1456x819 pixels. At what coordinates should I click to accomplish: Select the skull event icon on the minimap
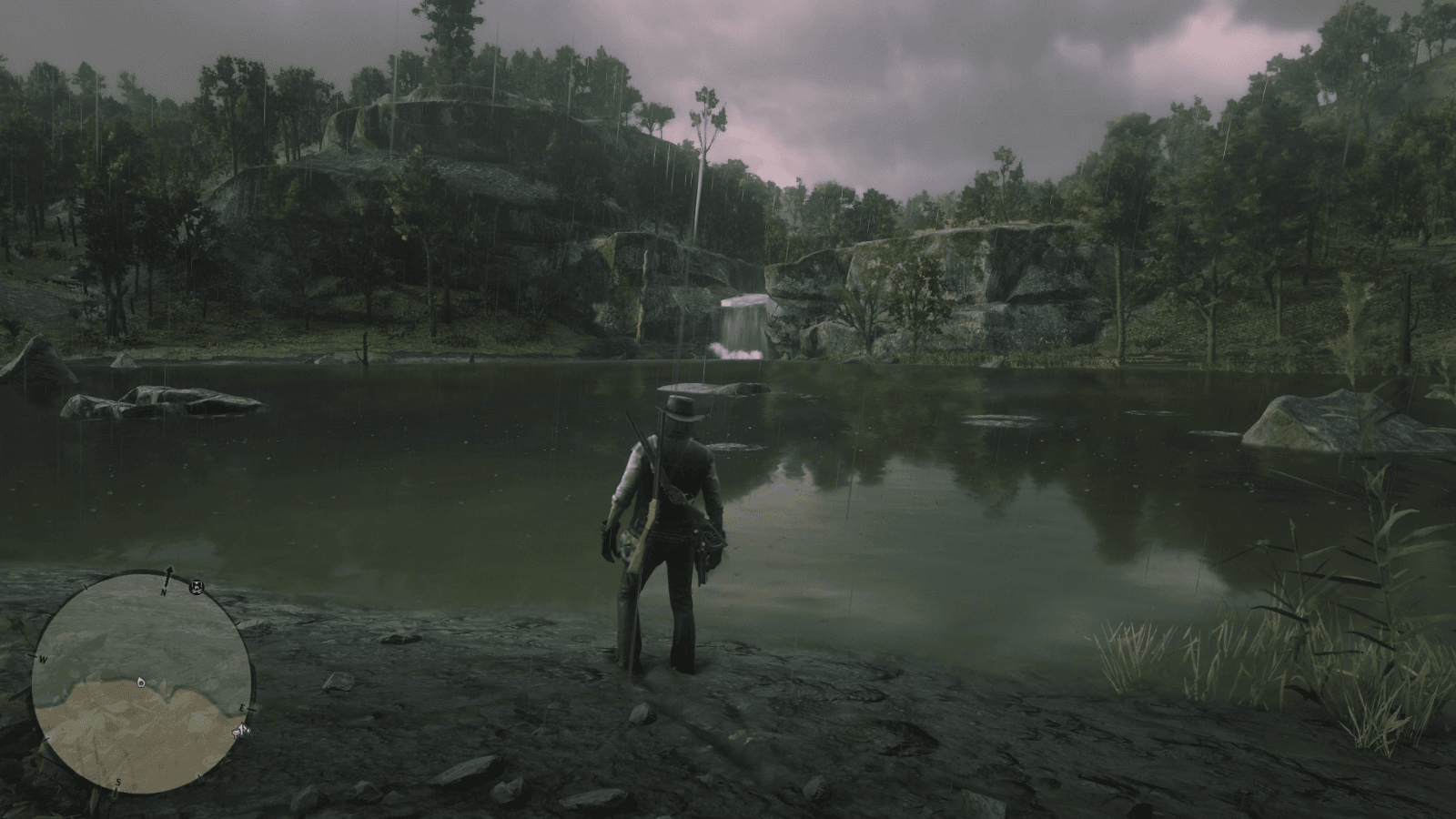pyautogui.click(x=197, y=587)
